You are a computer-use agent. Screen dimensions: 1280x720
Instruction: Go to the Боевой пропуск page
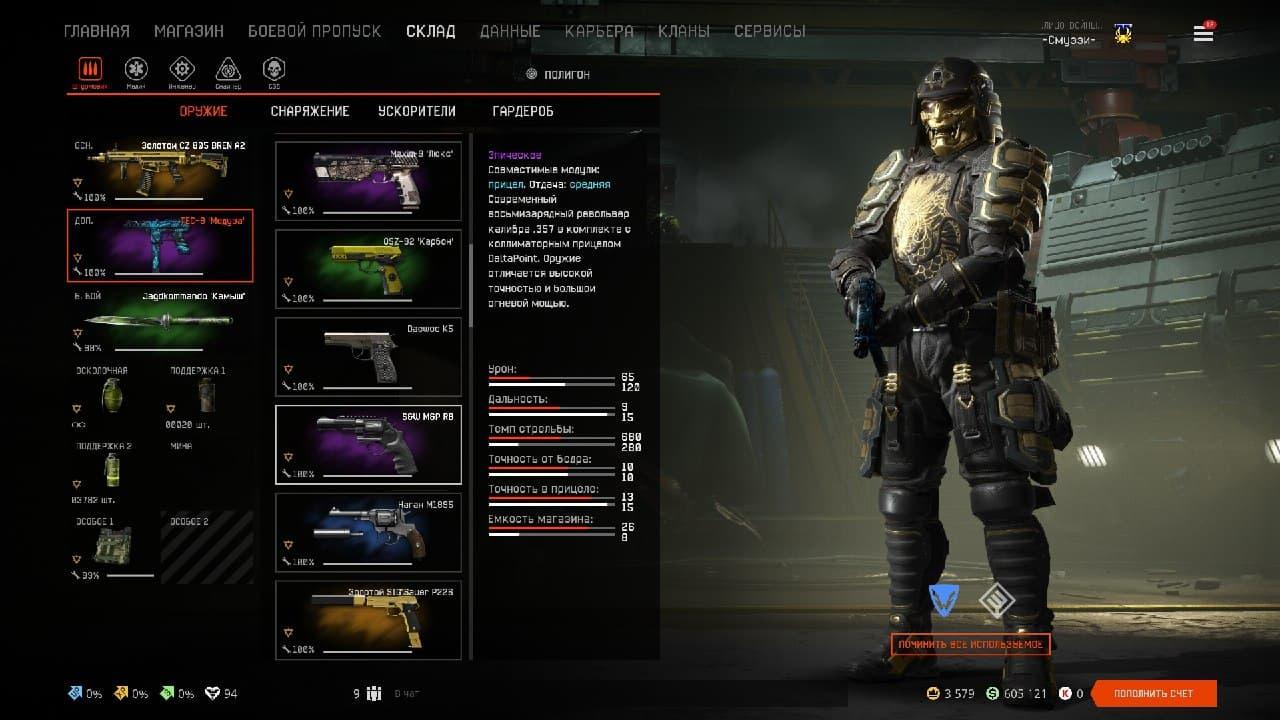click(314, 31)
